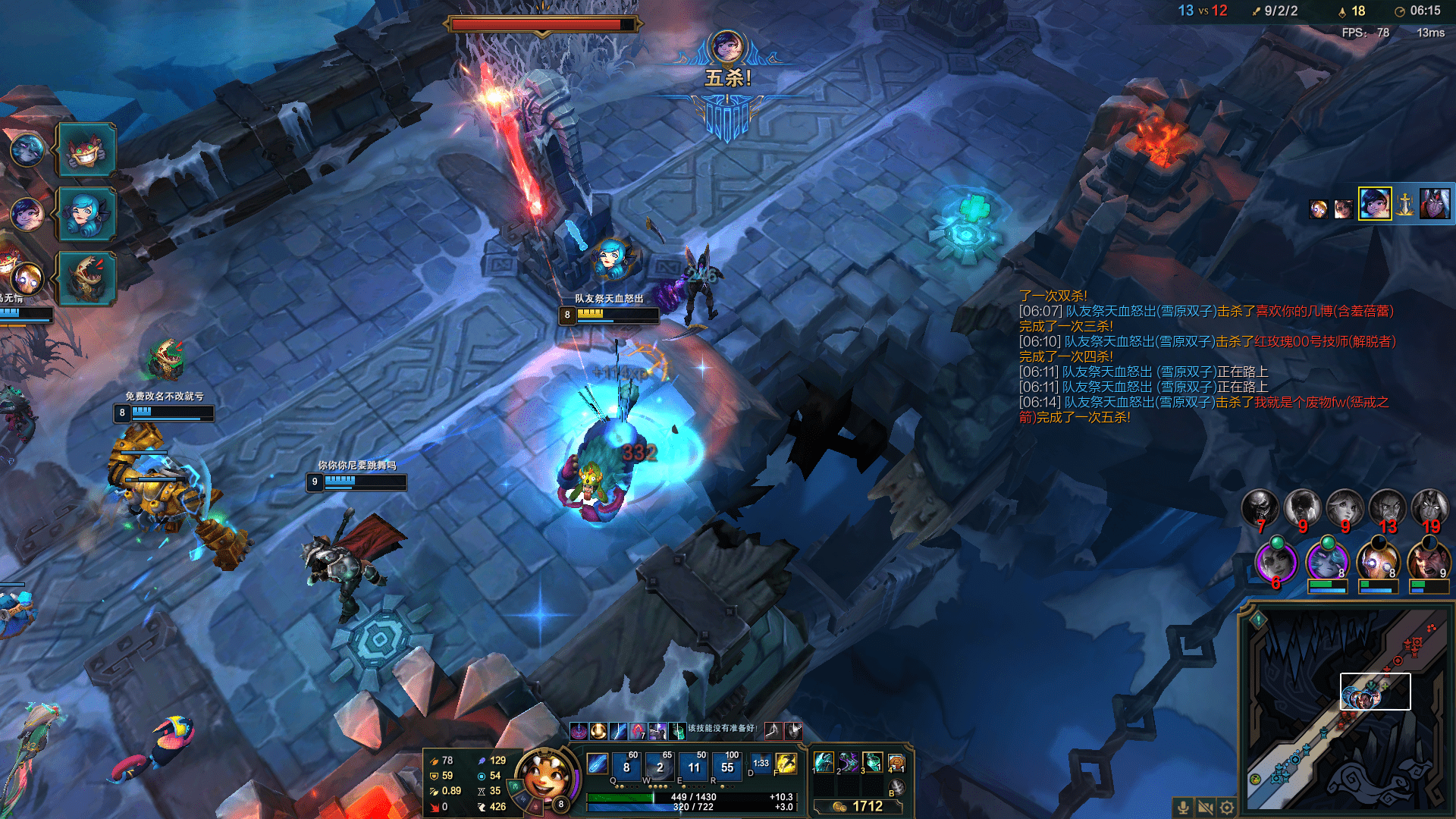This screenshot has height=819, width=1456.
Task: Click the recall B button
Action: [896, 787]
